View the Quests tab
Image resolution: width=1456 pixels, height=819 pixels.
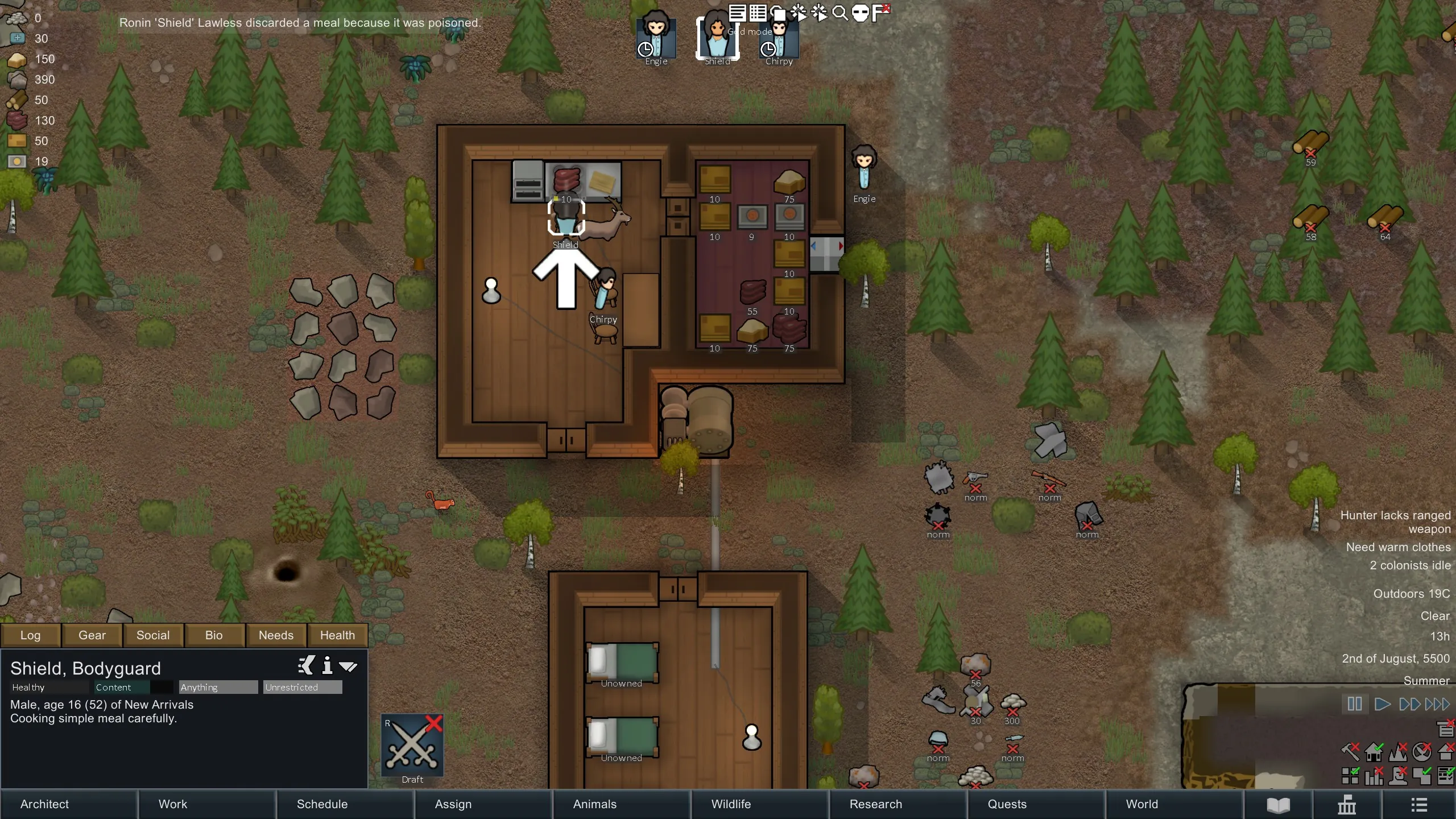(x=1036, y=804)
